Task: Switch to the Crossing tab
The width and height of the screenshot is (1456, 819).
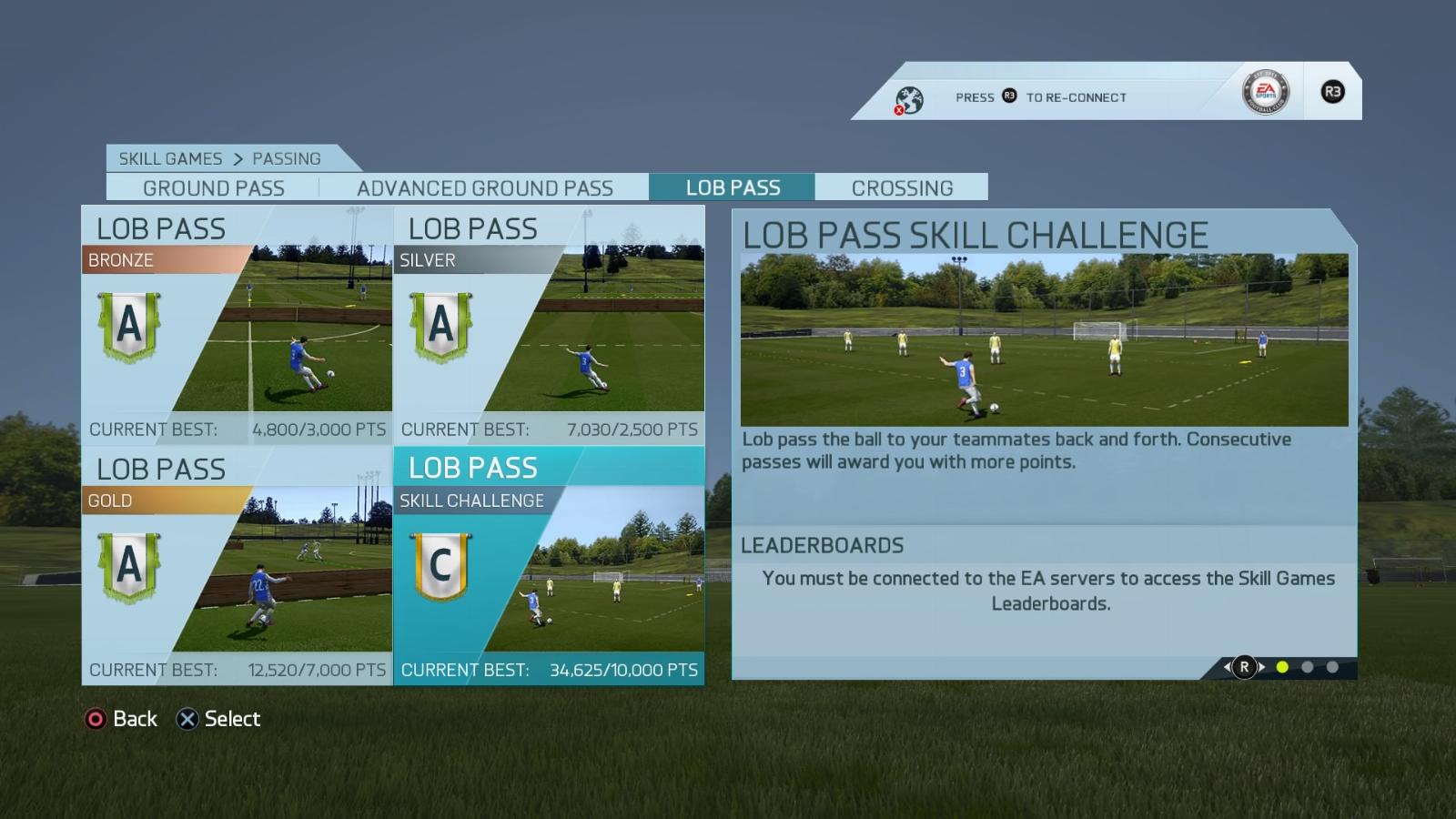Action: (902, 187)
